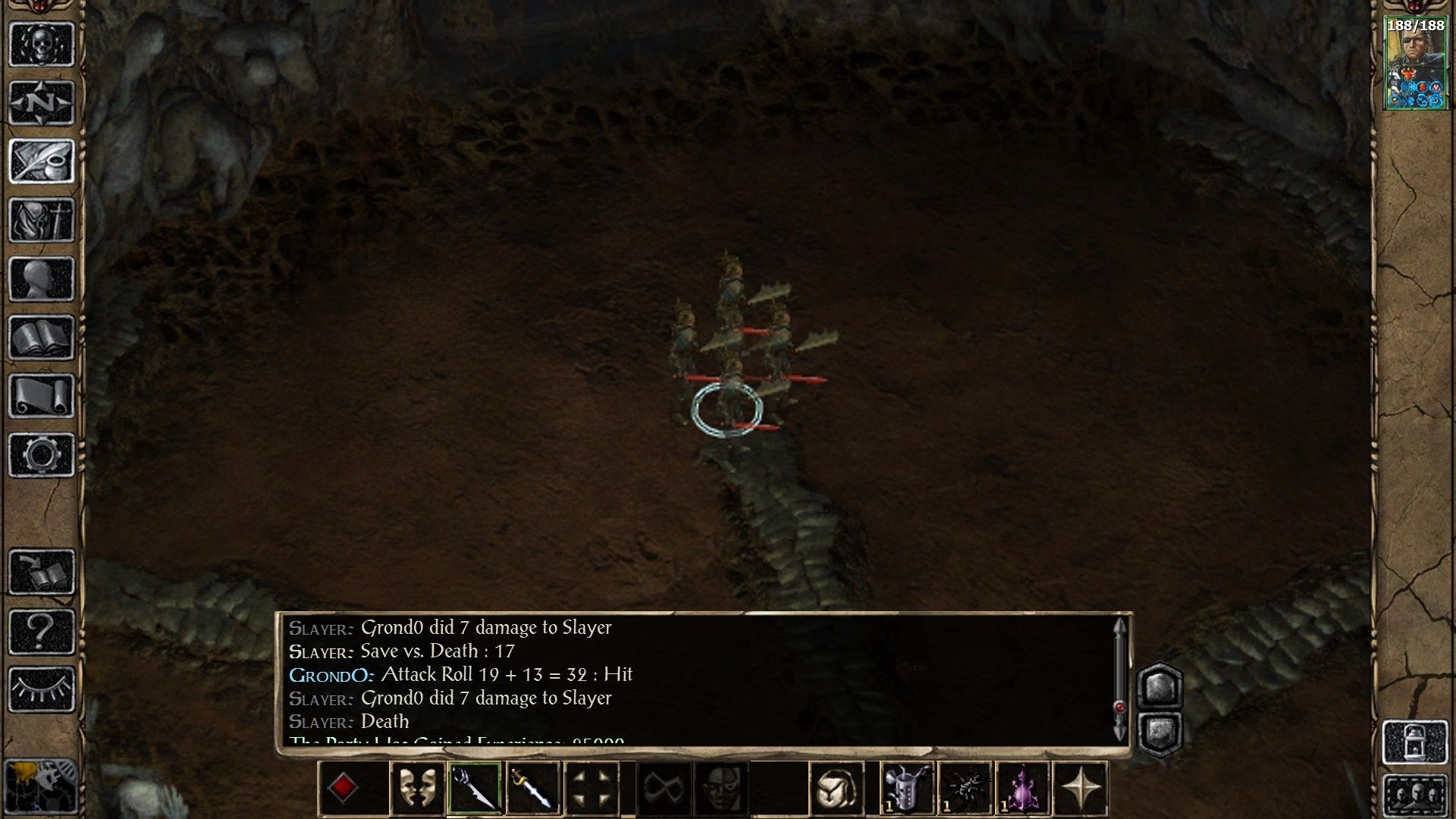This screenshot has width=1456, height=819.
Task: Open the quest journal quill icon
Action: [42, 159]
